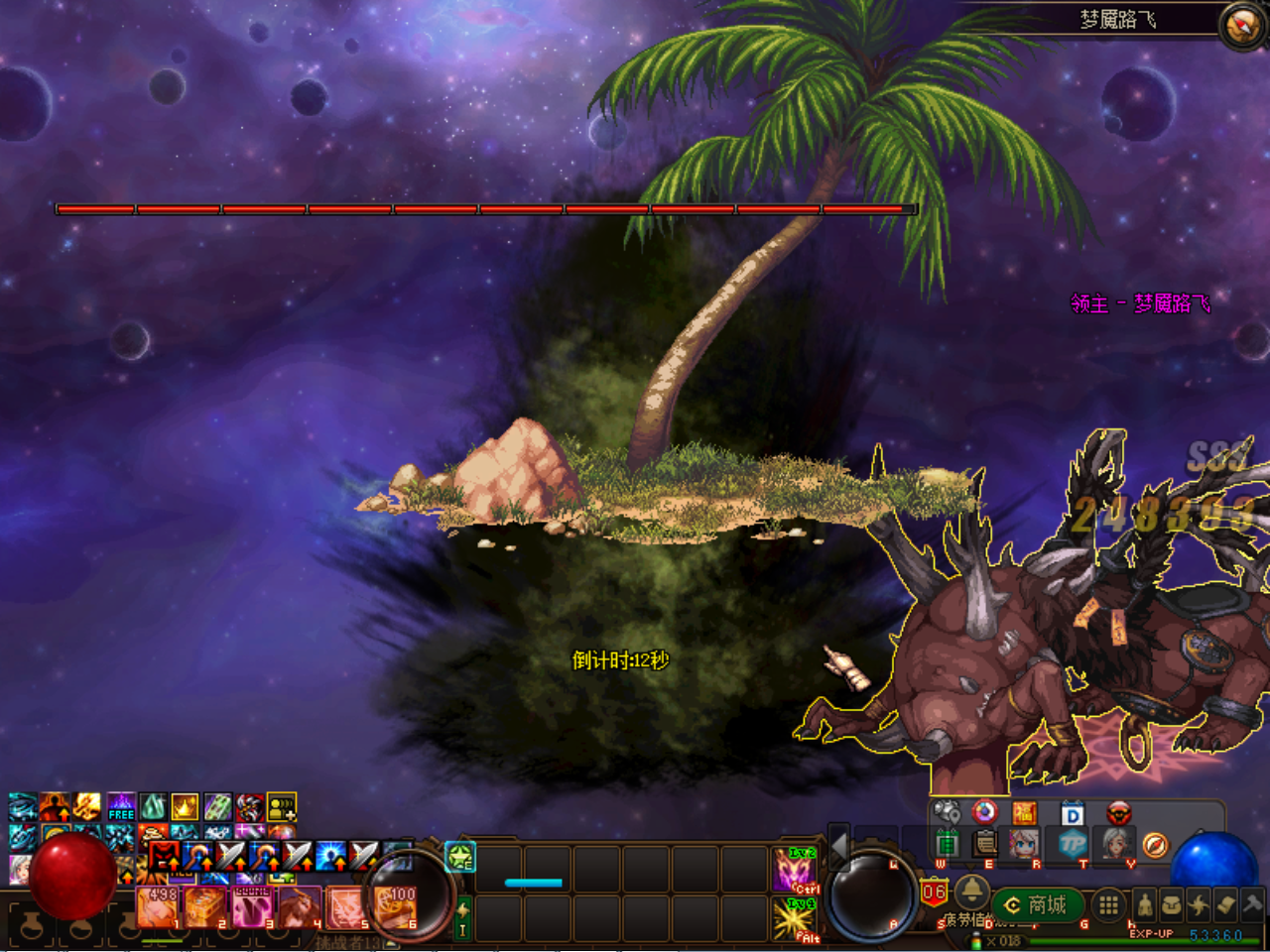The height and width of the screenshot is (952, 1270).
Task: Use the treasure chest item in slot 2
Action: tap(205, 906)
